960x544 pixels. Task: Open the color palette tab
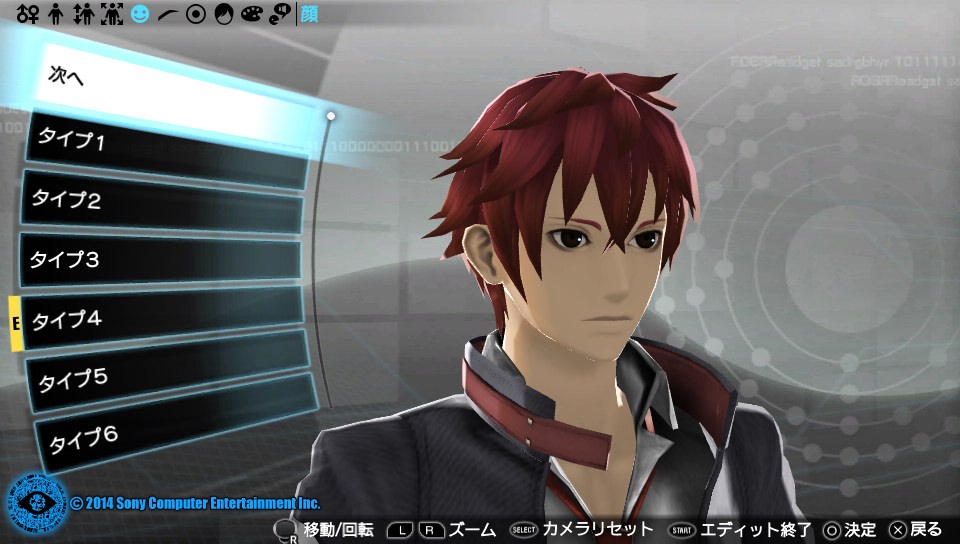(x=252, y=15)
